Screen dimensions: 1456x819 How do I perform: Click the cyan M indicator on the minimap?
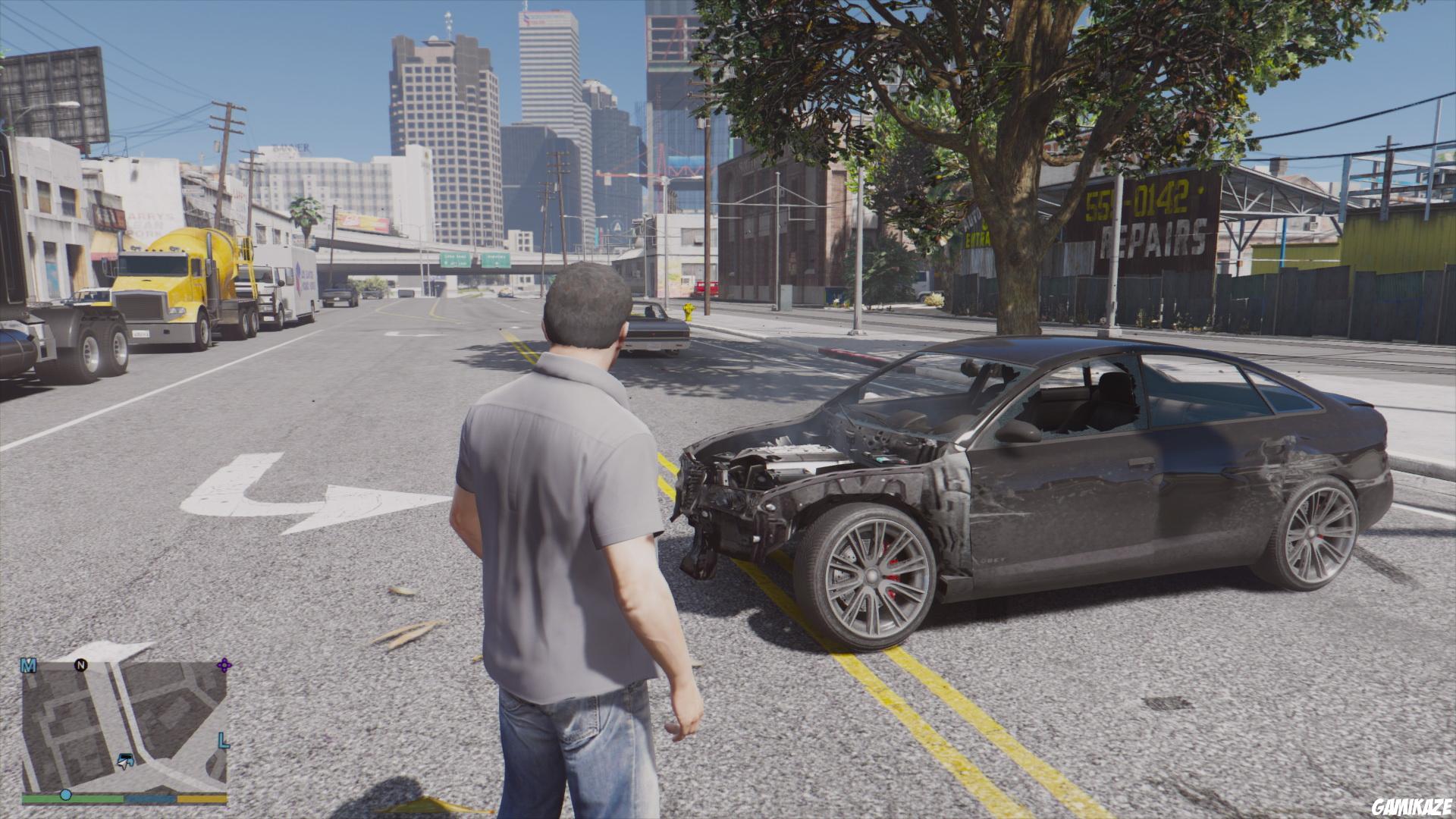pos(29,666)
